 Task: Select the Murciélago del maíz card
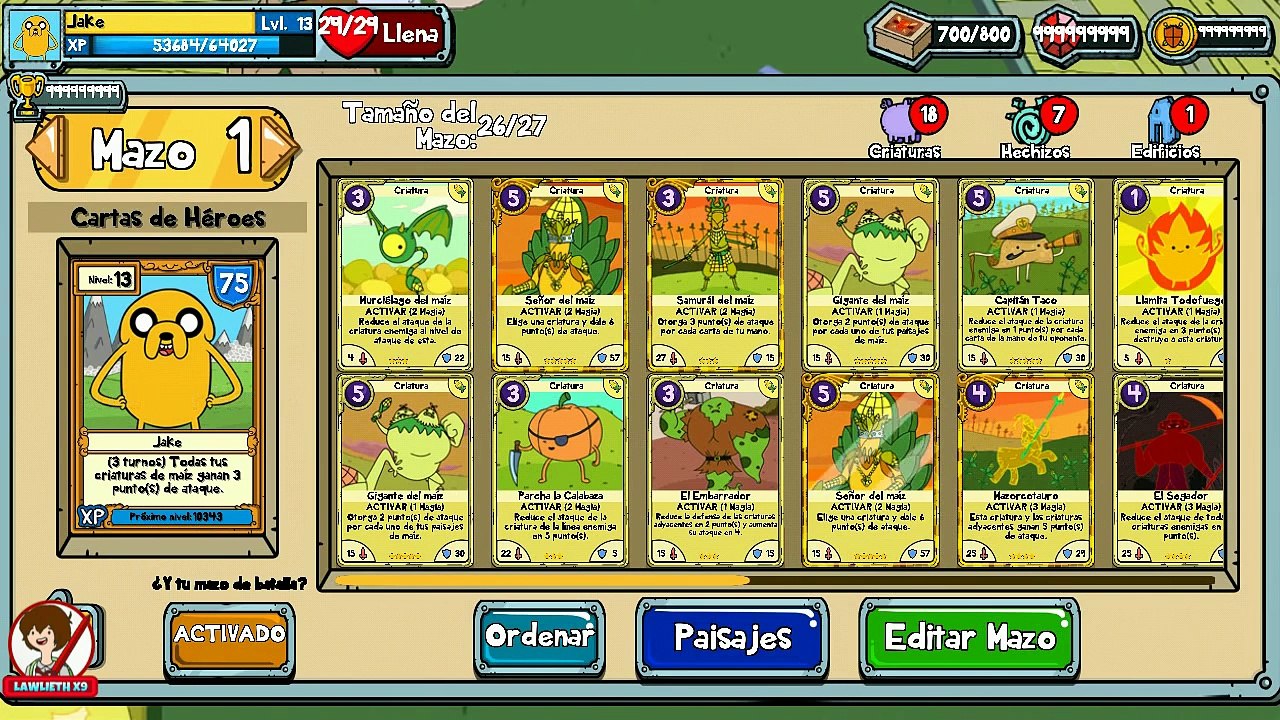[x=404, y=275]
